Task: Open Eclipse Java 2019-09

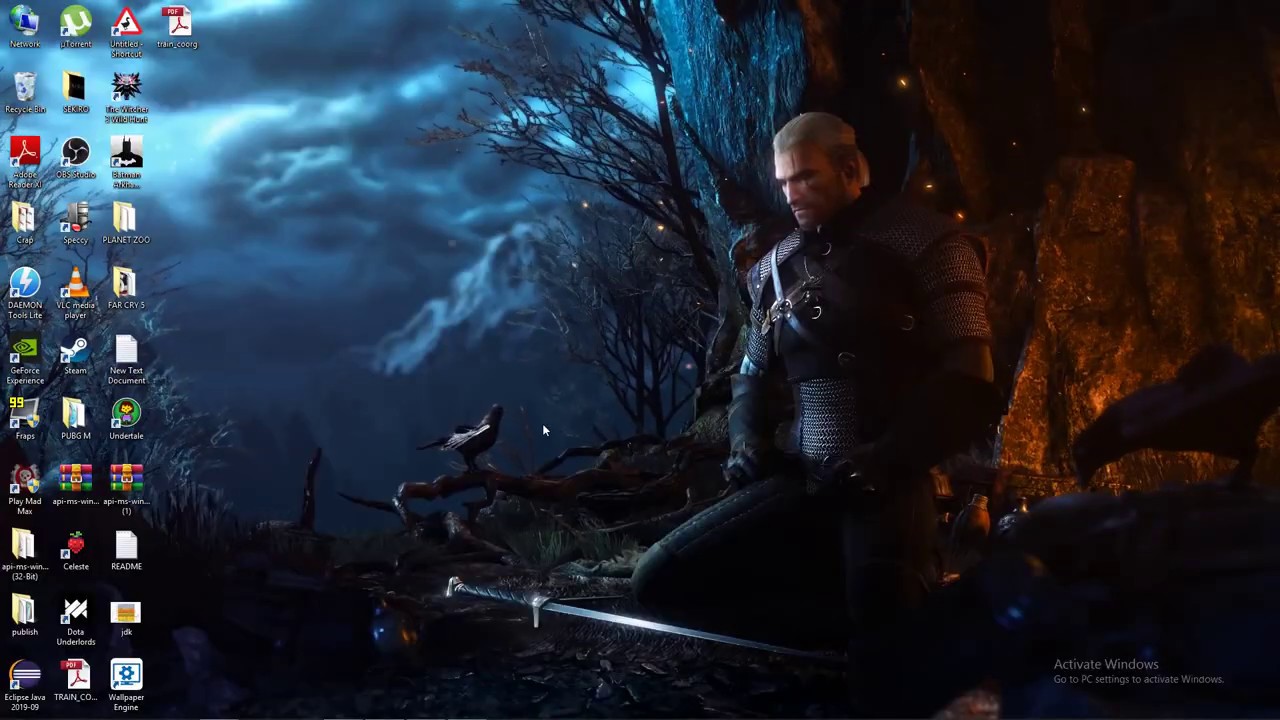Action: coord(25,680)
